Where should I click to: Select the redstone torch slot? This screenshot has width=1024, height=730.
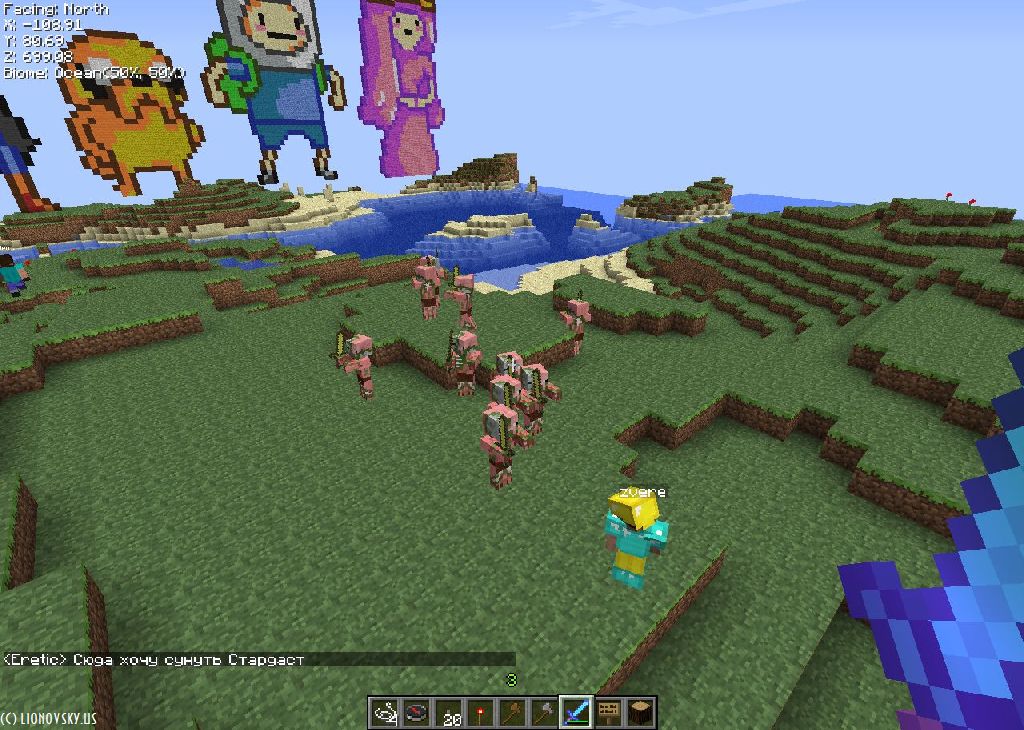click(x=480, y=712)
